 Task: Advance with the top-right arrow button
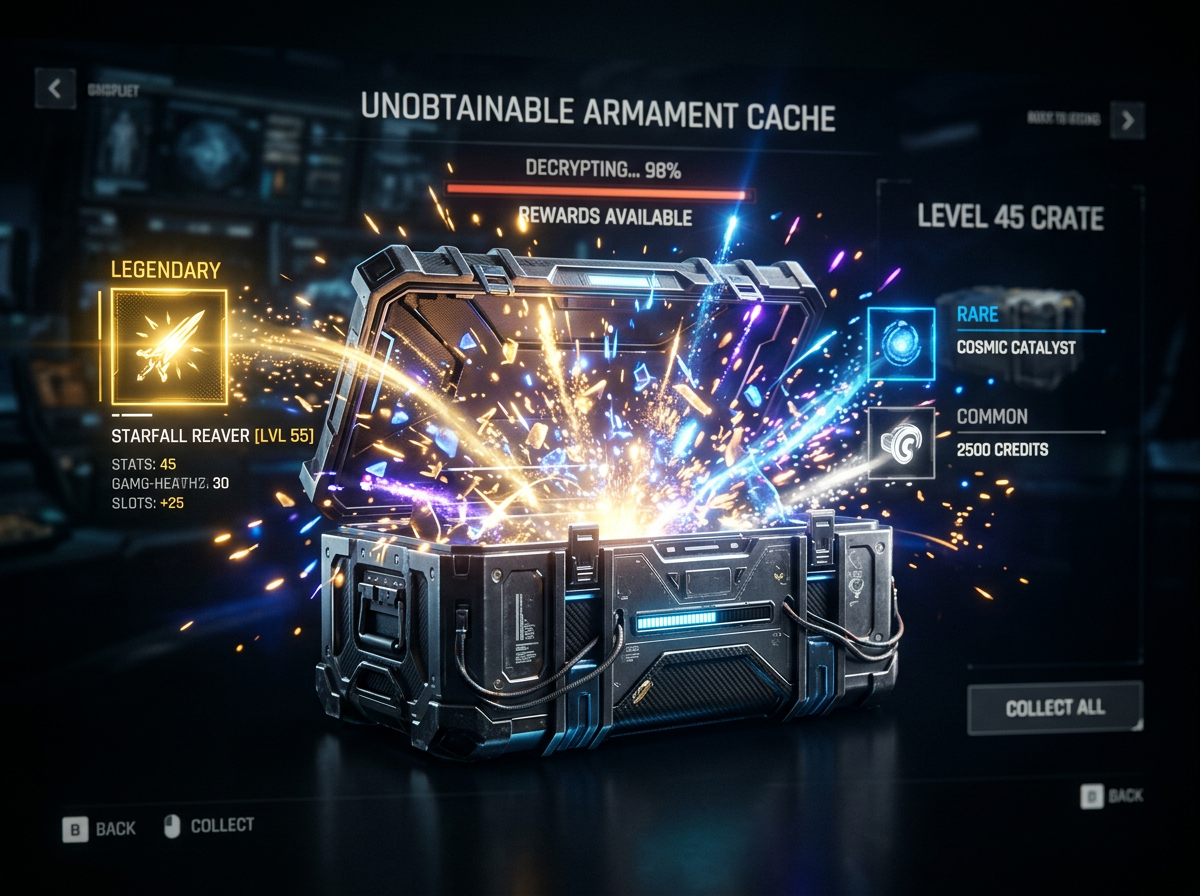coord(1128,120)
